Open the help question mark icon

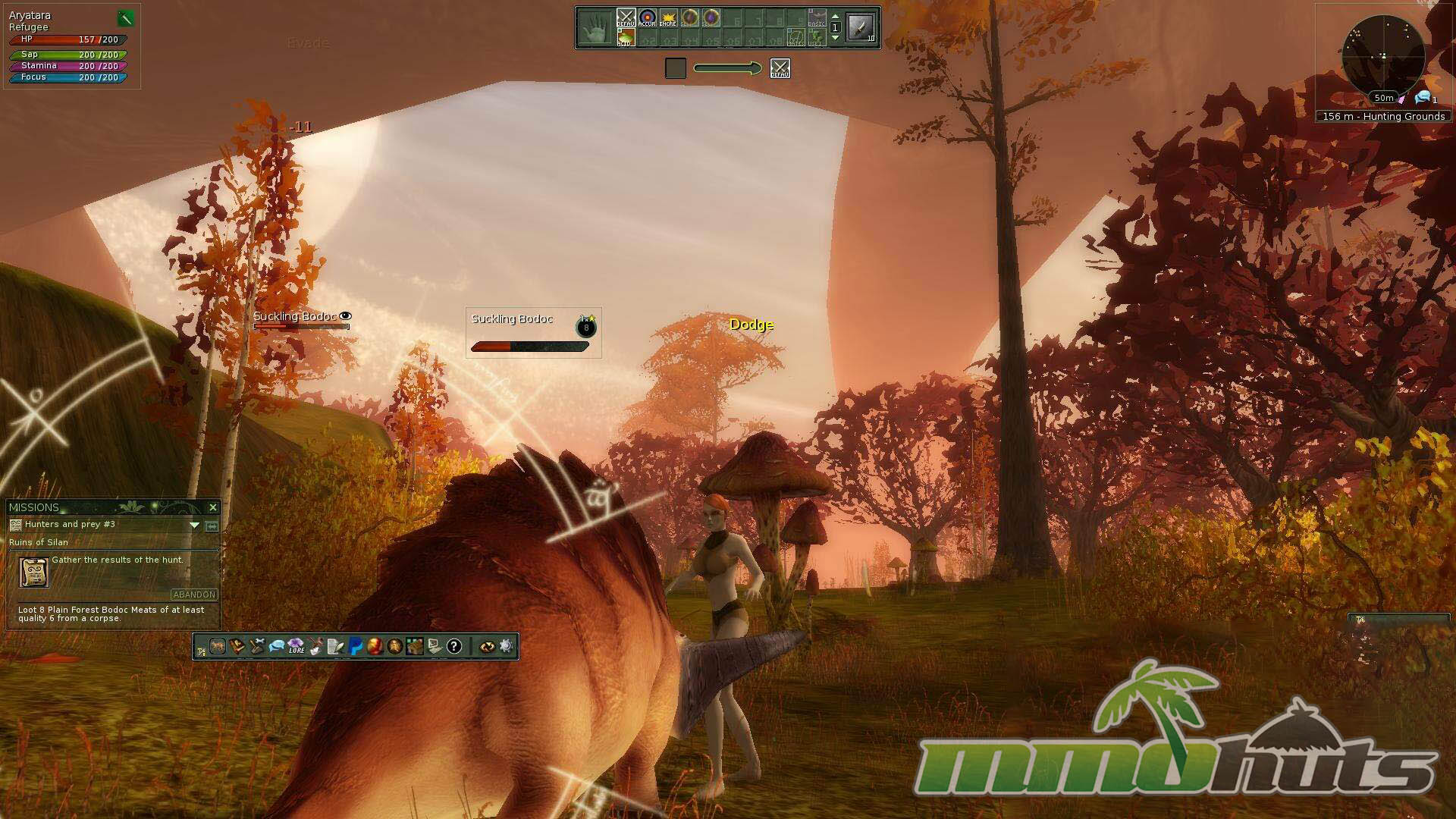(453, 646)
